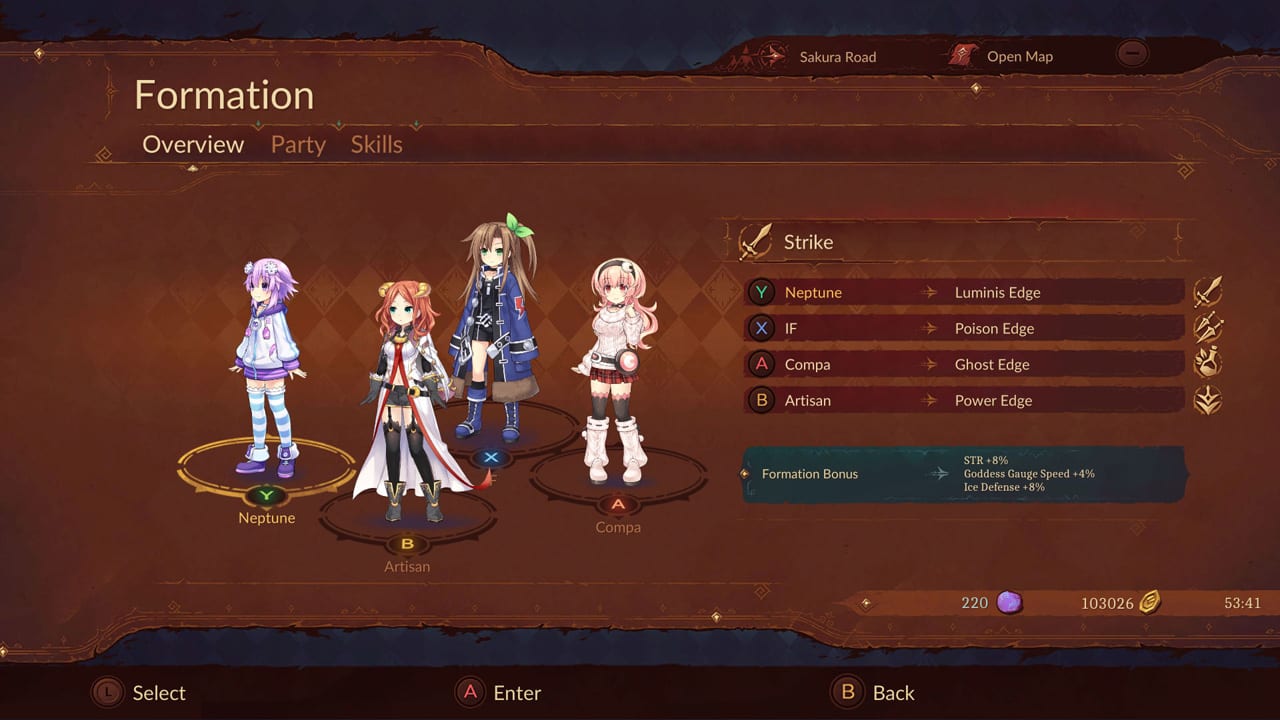
Task: Click Artisan's spear weapon icon
Action: (1208, 399)
